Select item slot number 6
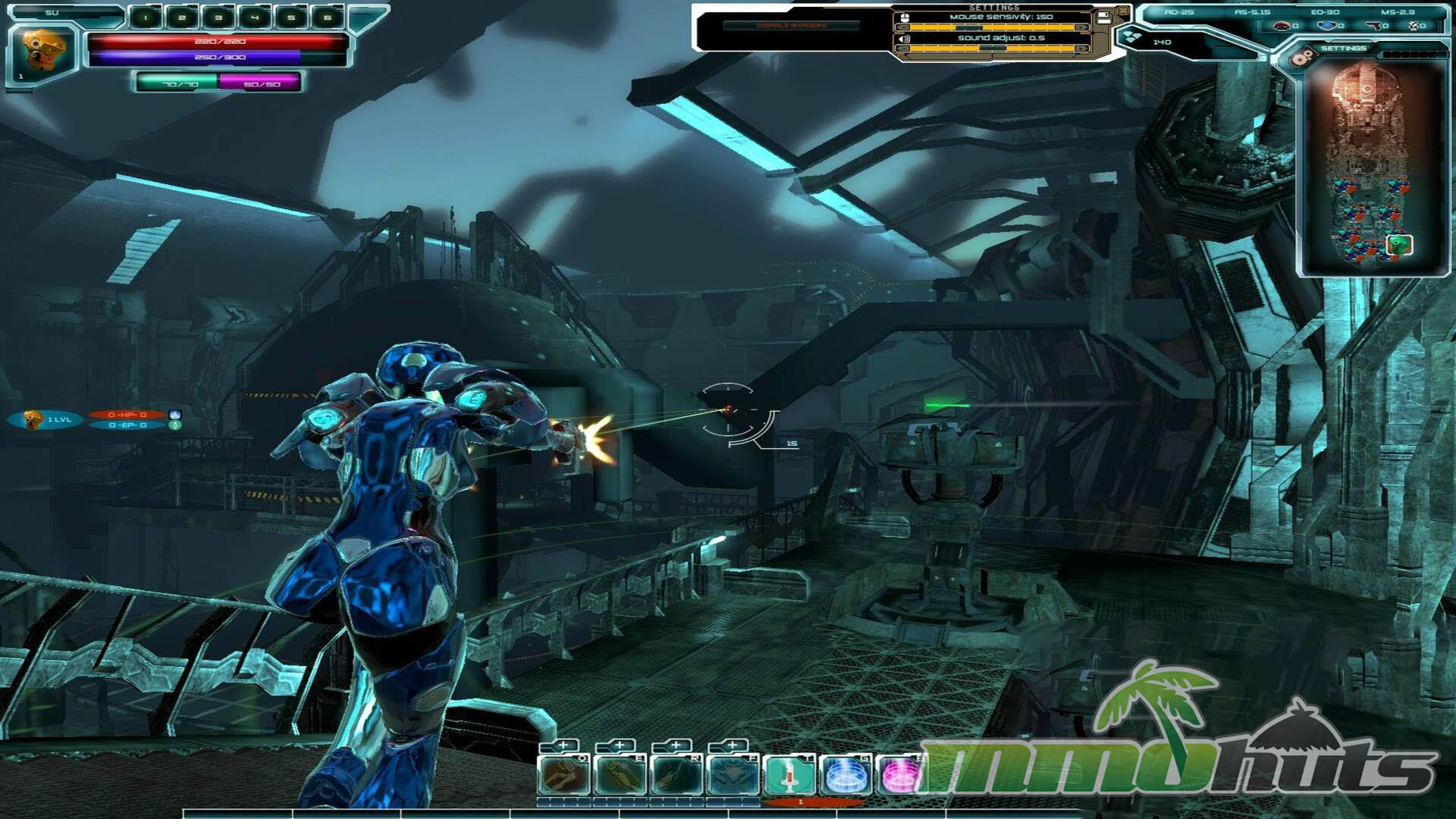 [327, 17]
